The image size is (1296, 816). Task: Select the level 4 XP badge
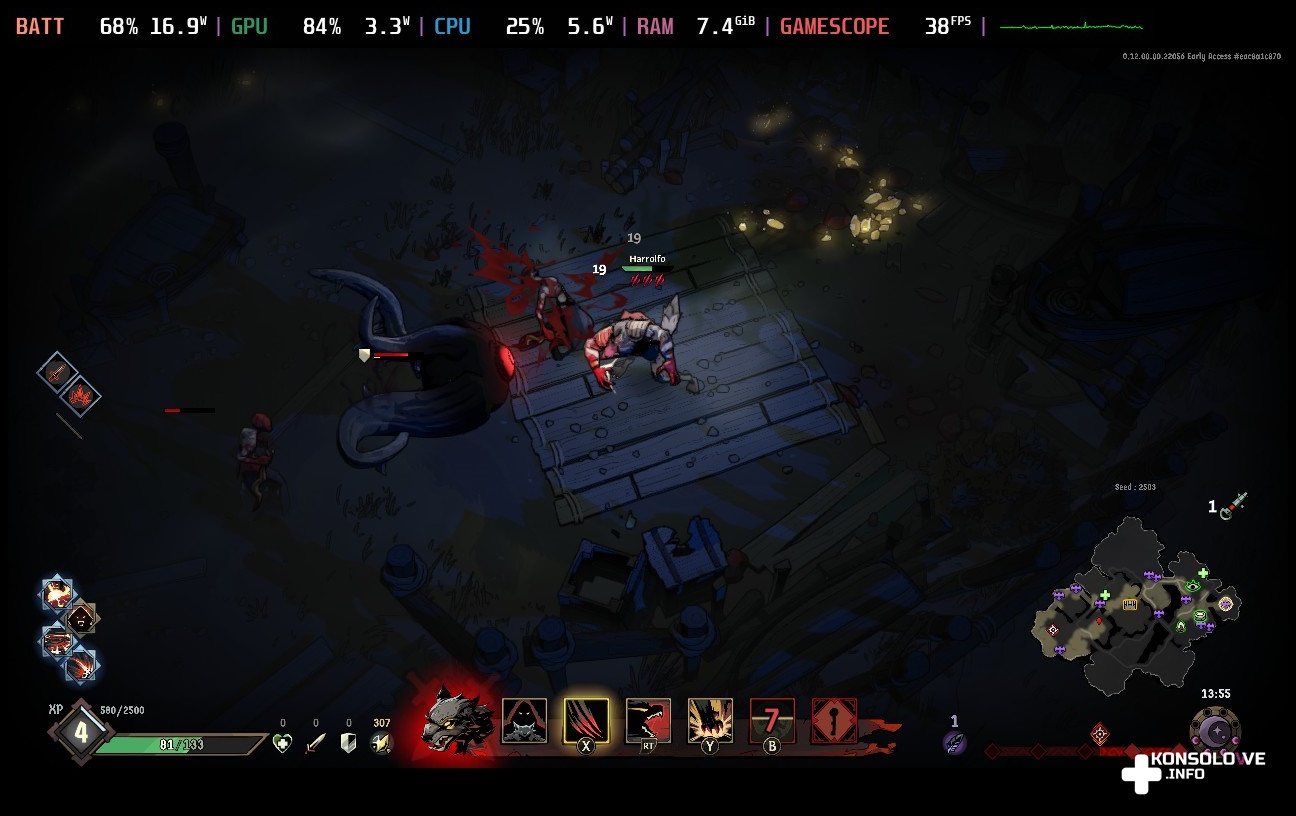(80, 732)
